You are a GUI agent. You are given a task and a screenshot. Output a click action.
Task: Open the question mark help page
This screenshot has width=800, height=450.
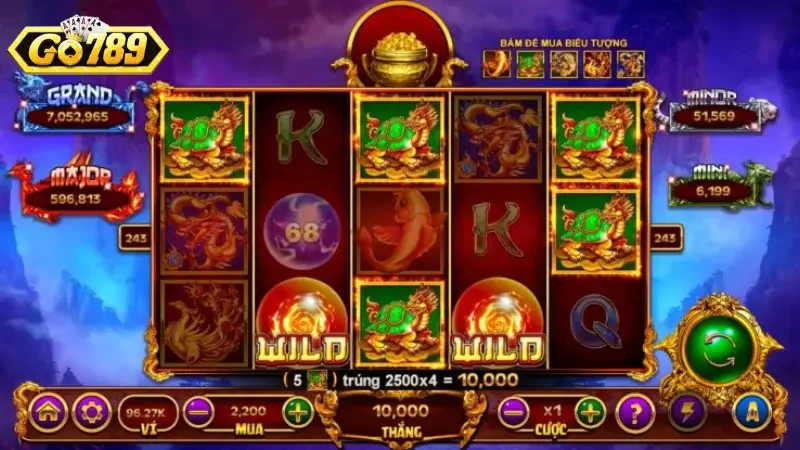[x=634, y=412]
